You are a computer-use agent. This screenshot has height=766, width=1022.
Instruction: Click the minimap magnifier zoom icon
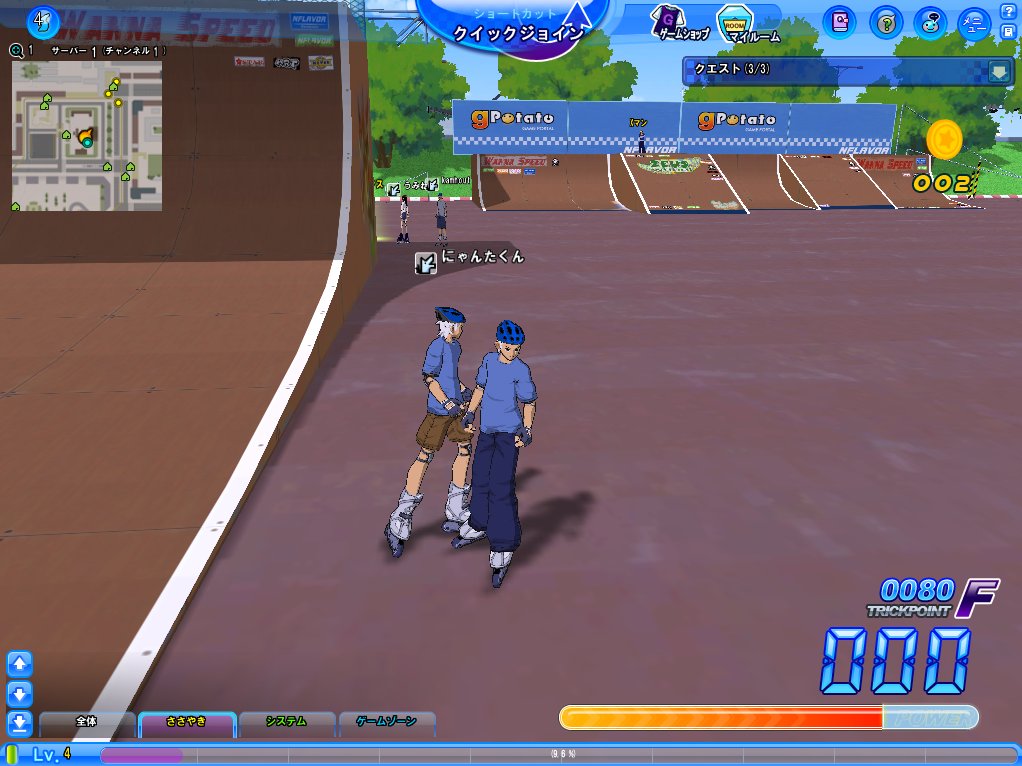tap(16, 50)
